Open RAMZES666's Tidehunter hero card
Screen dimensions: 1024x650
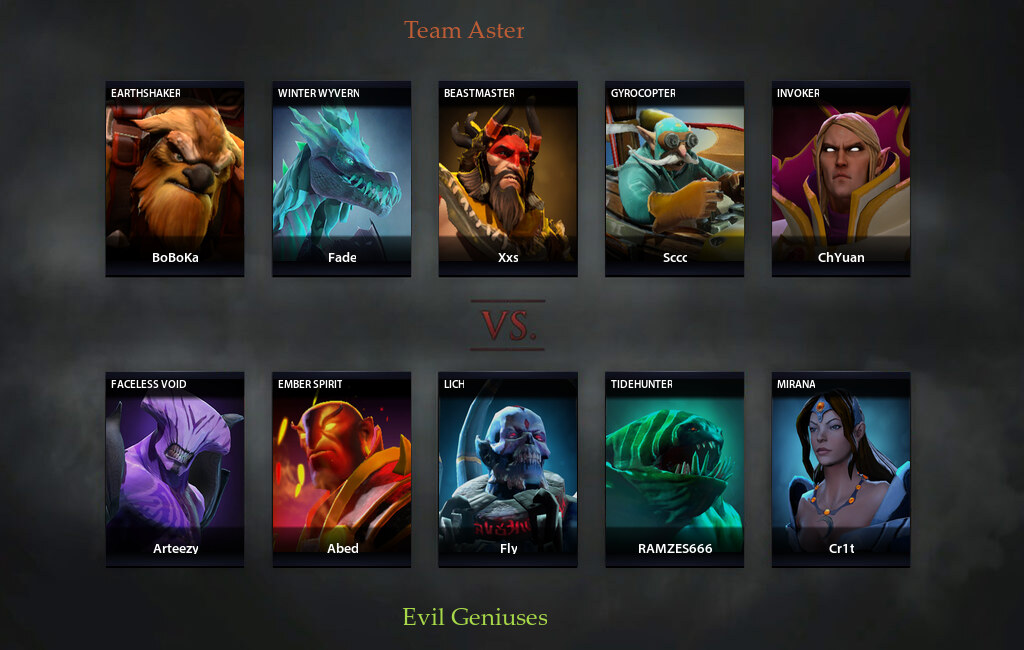click(x=675, y=469)
